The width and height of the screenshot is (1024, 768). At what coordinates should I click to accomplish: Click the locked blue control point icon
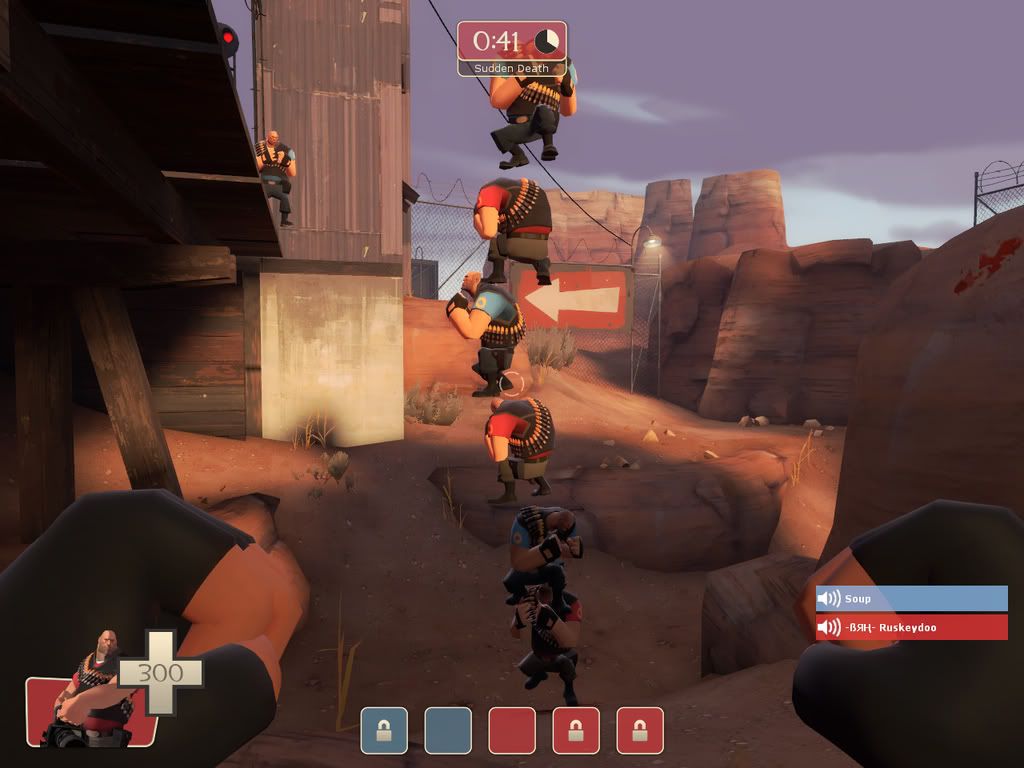(x=384, y=730)
